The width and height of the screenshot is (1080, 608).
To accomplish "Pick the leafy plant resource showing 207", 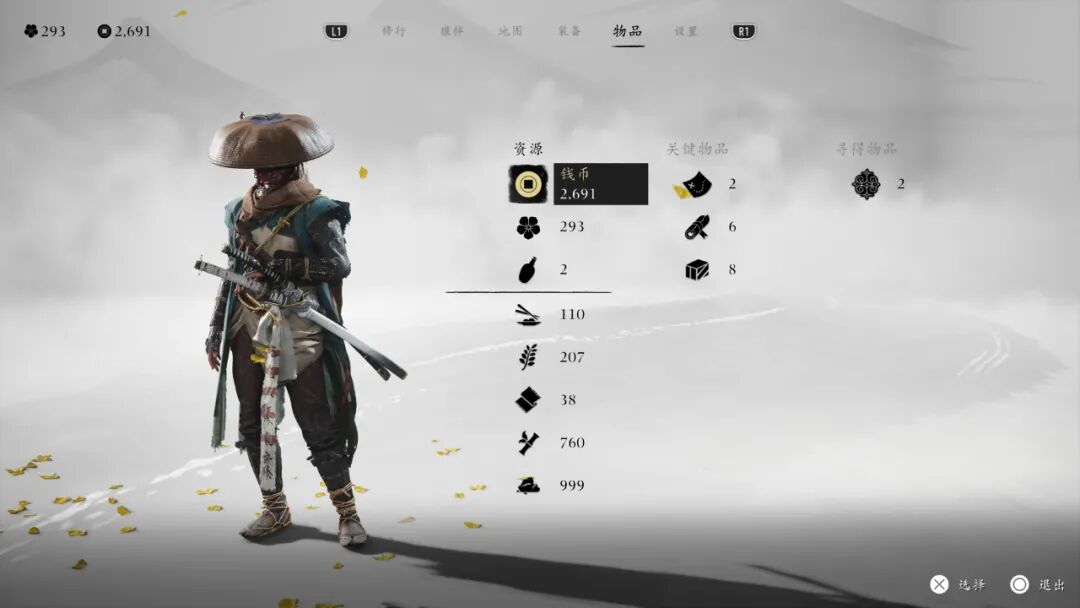I will 529,357.
